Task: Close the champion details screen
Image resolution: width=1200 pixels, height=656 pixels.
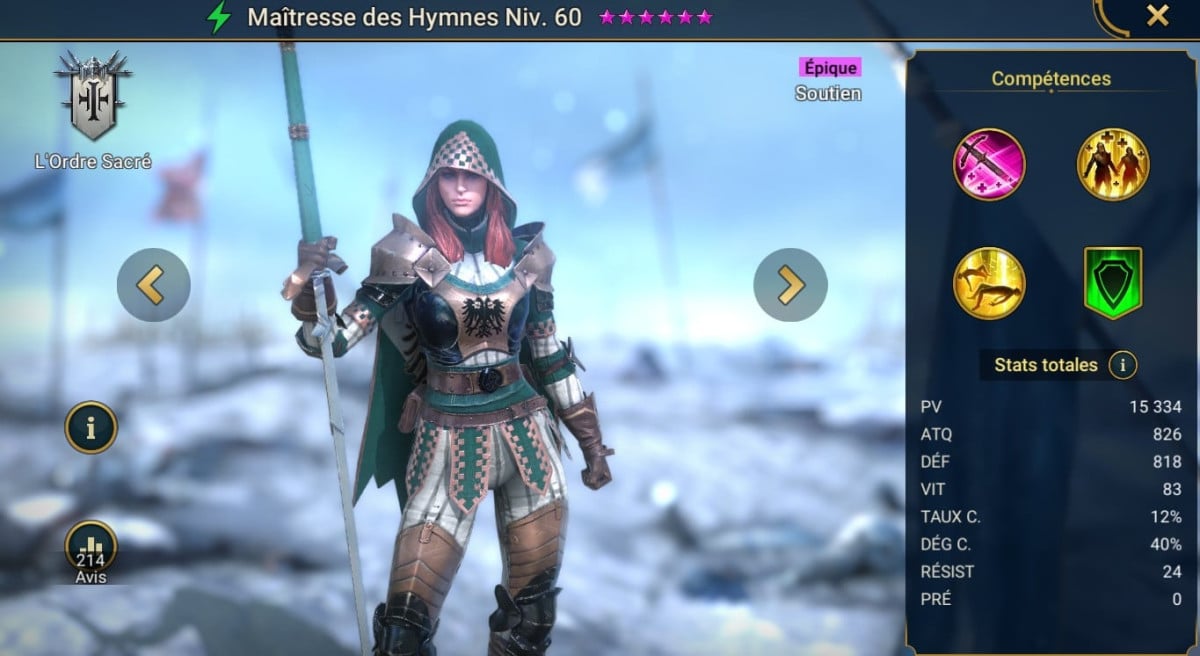Action: 1157,16
